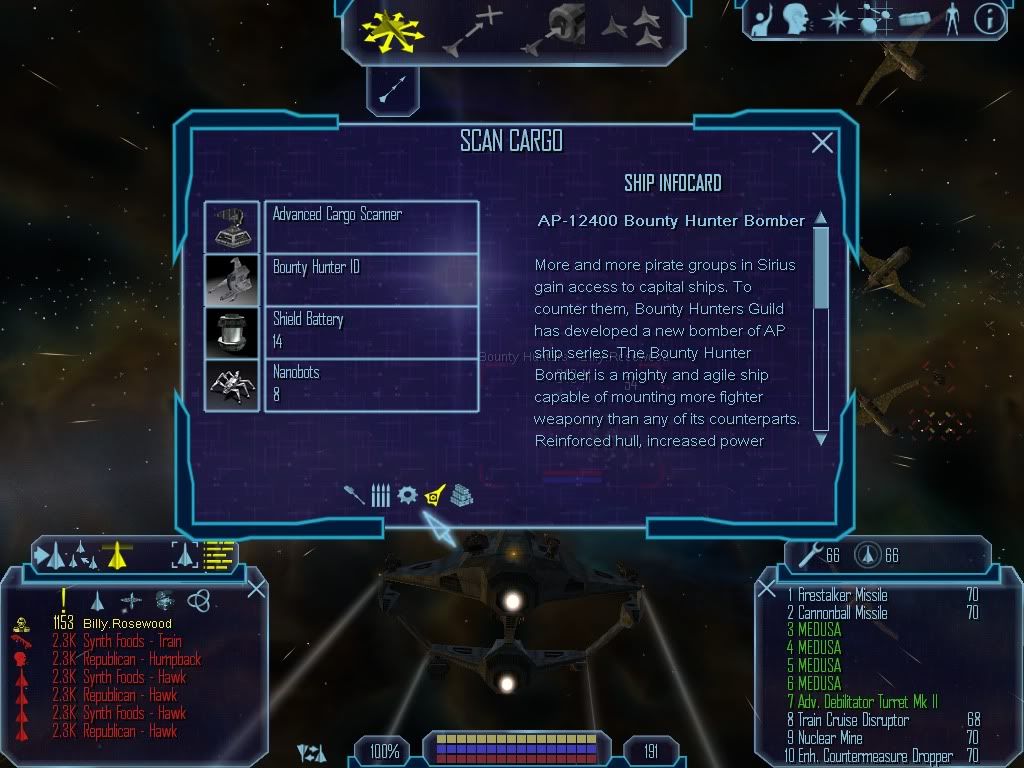Image resolution: width=1024 pixels, height=768 pixels.
Task: Open the character figure icon
Action: coord(951,19)
